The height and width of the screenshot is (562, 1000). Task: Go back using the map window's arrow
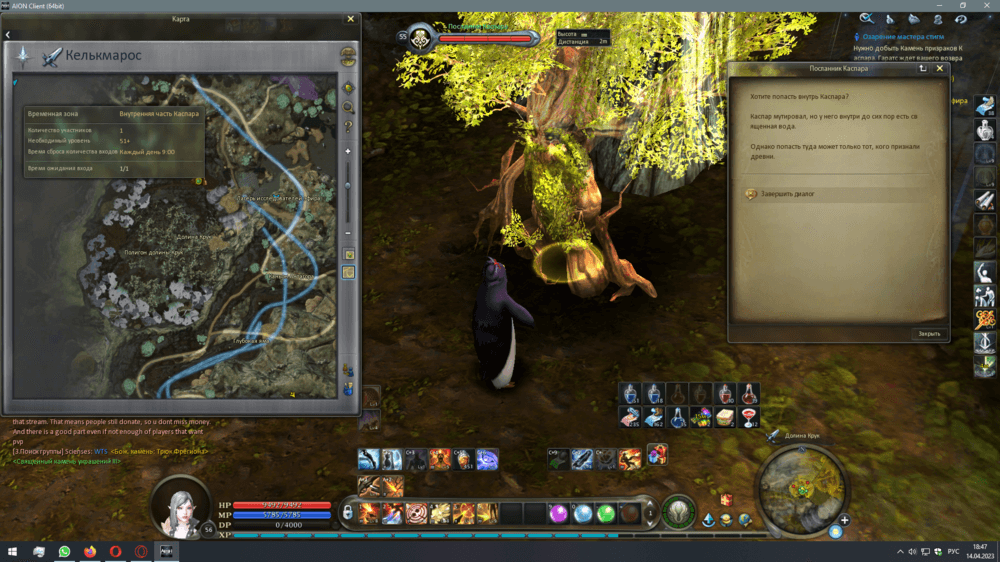coord(8,34)
